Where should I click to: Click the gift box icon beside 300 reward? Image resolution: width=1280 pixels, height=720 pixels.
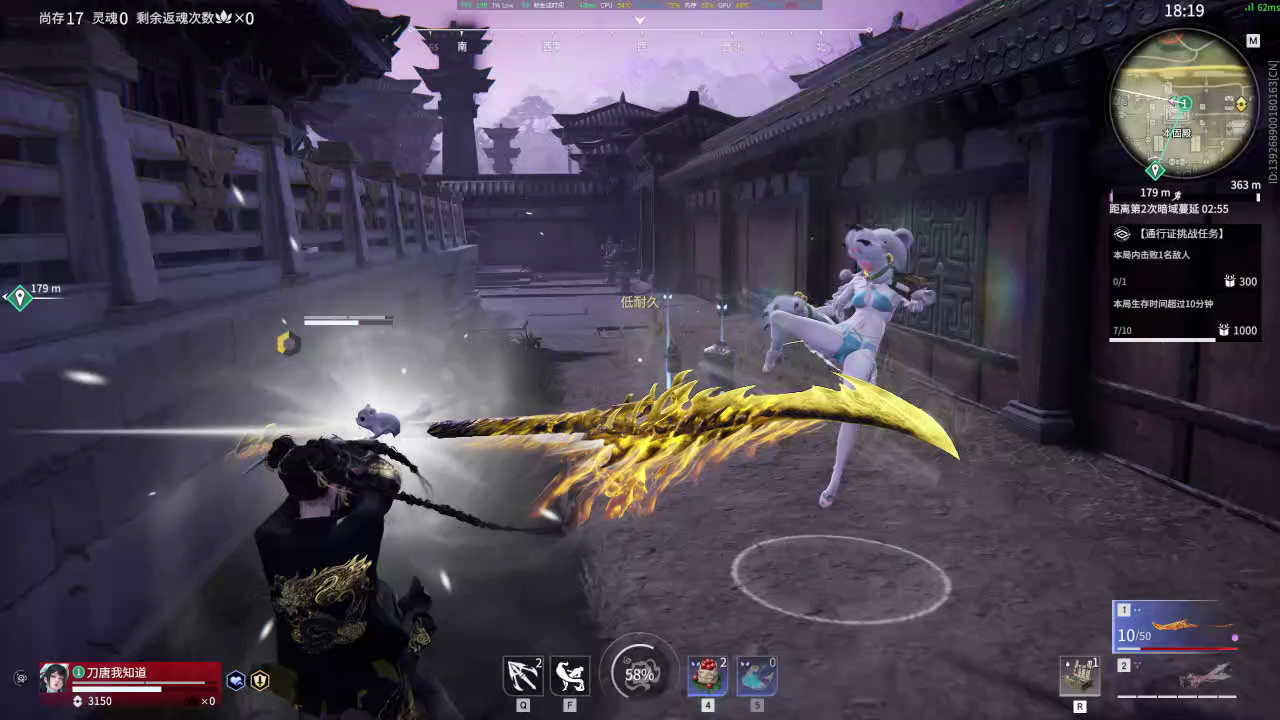coord(1228,281)
